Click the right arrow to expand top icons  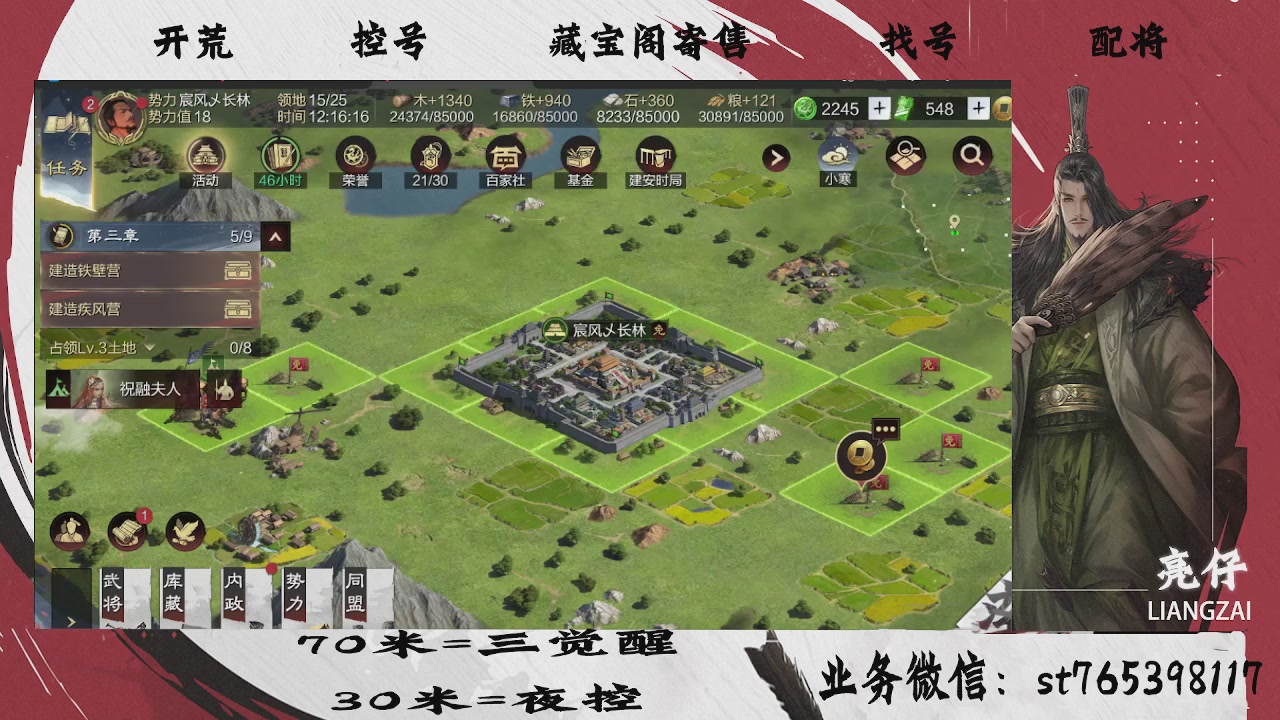pyautogui.click(x=775, y=157)
